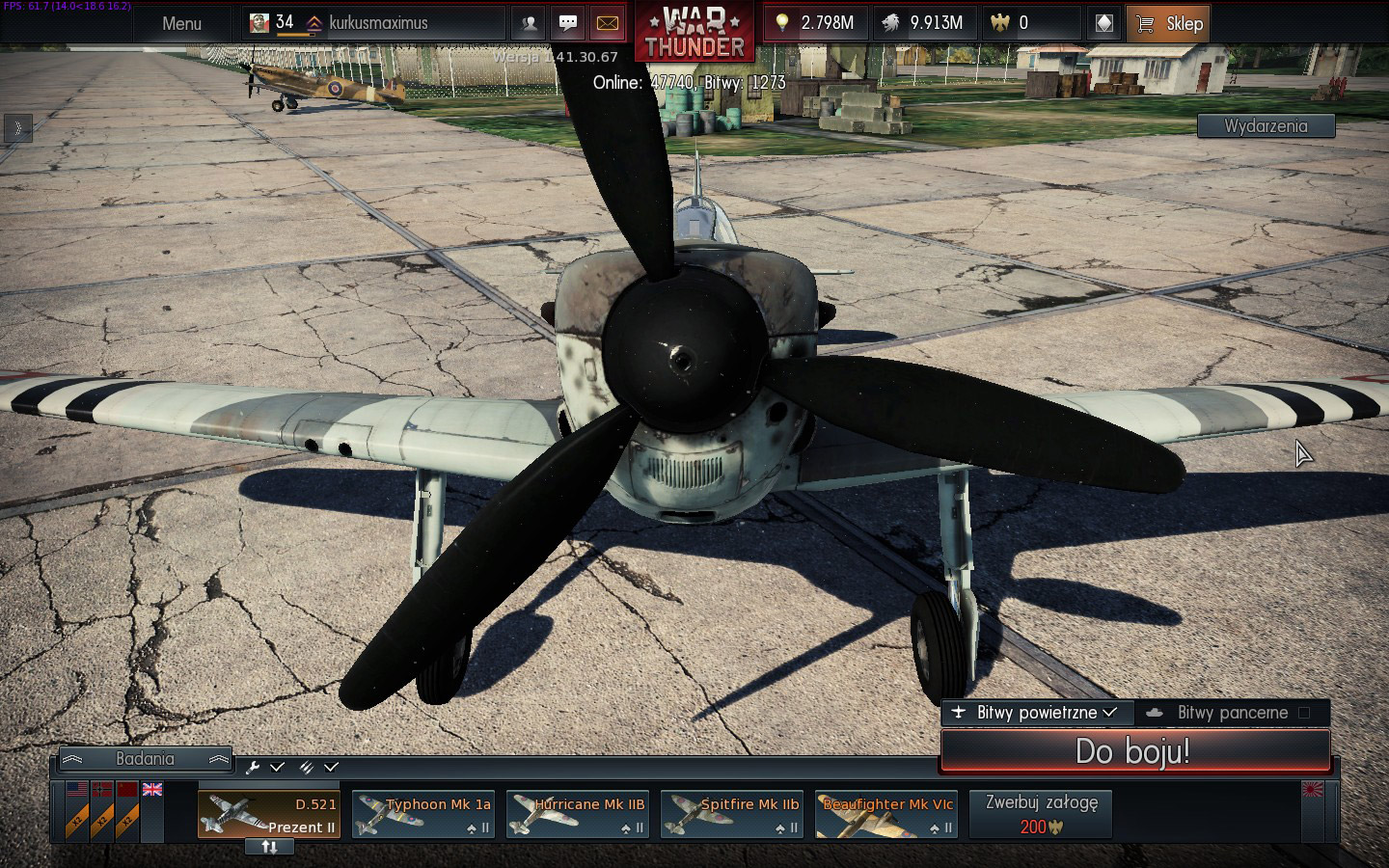Switch to the Japanese flag nation
The width and height of the screenshot is (1389, 868).
pyautogui.click(x=1314, y=790)
